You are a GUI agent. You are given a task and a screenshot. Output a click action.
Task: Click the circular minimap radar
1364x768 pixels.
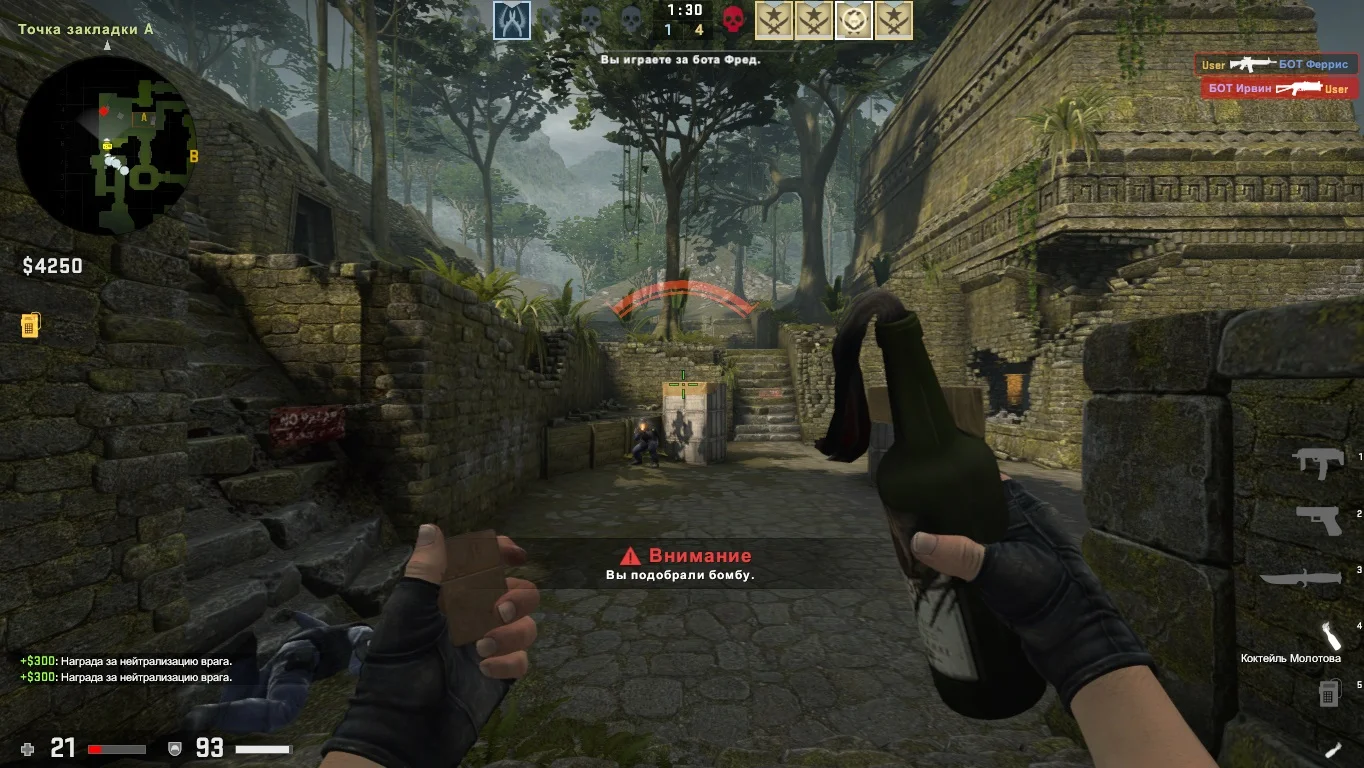click(x=106, y=146)
